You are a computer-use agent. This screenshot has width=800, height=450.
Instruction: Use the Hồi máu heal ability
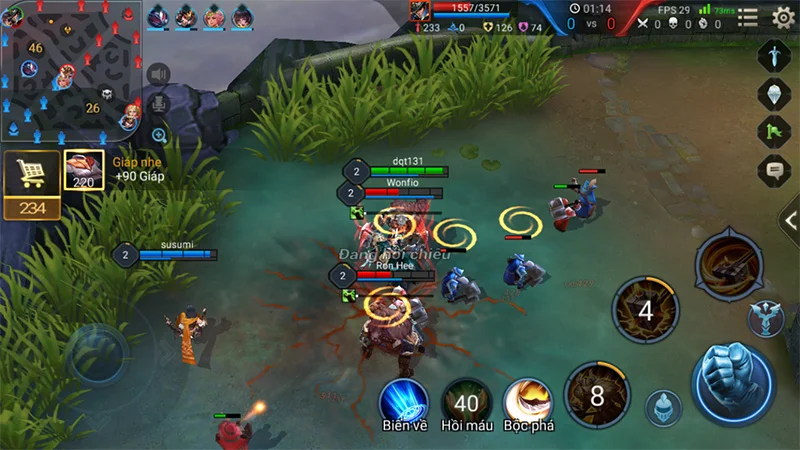click(466, 402)
